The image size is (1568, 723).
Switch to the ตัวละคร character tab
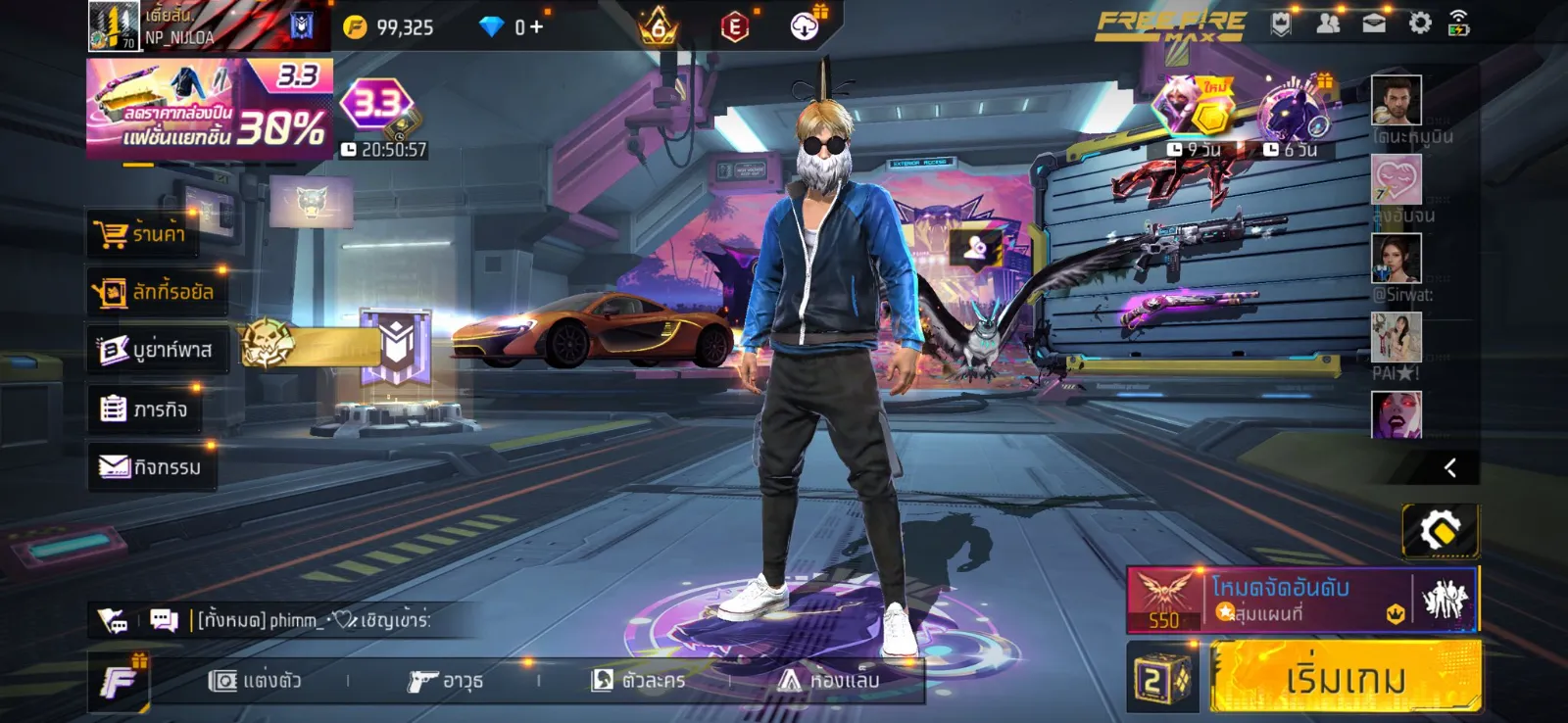(639, 680)
